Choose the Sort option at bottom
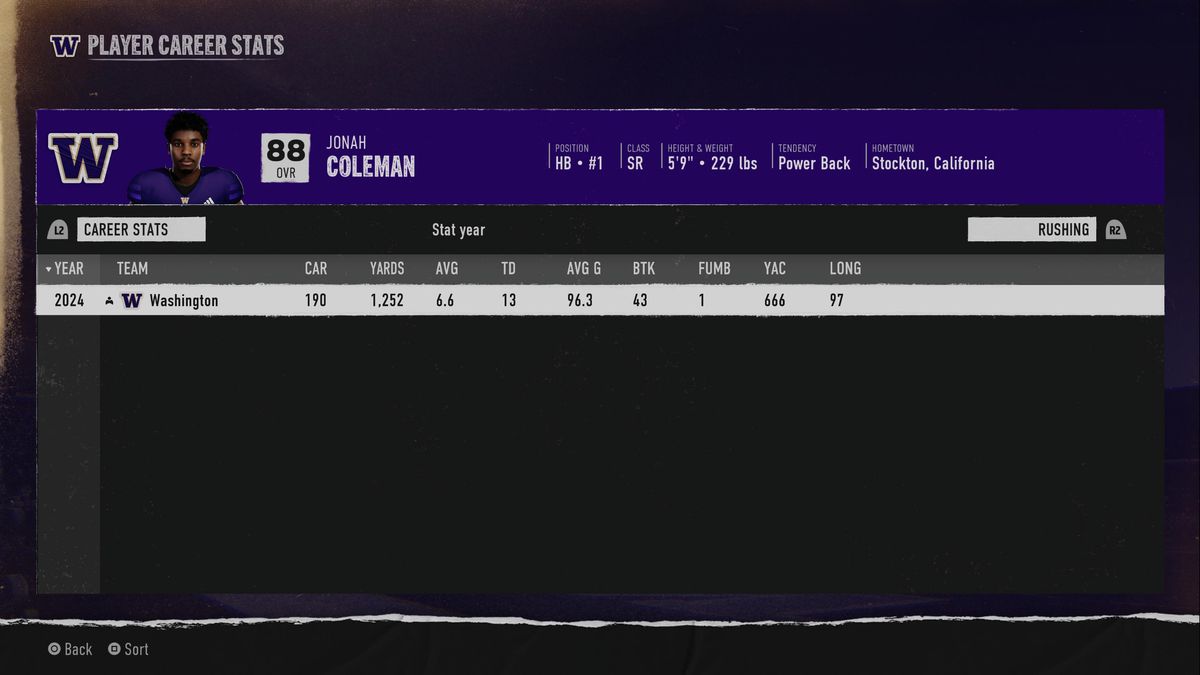This screenshot has width=1200, height=675. pyautogui.click(x=128, y=649)
